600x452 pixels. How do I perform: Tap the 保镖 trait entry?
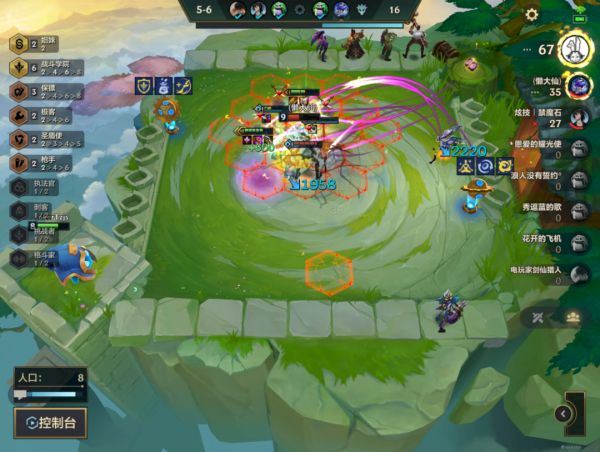point(18,91)
